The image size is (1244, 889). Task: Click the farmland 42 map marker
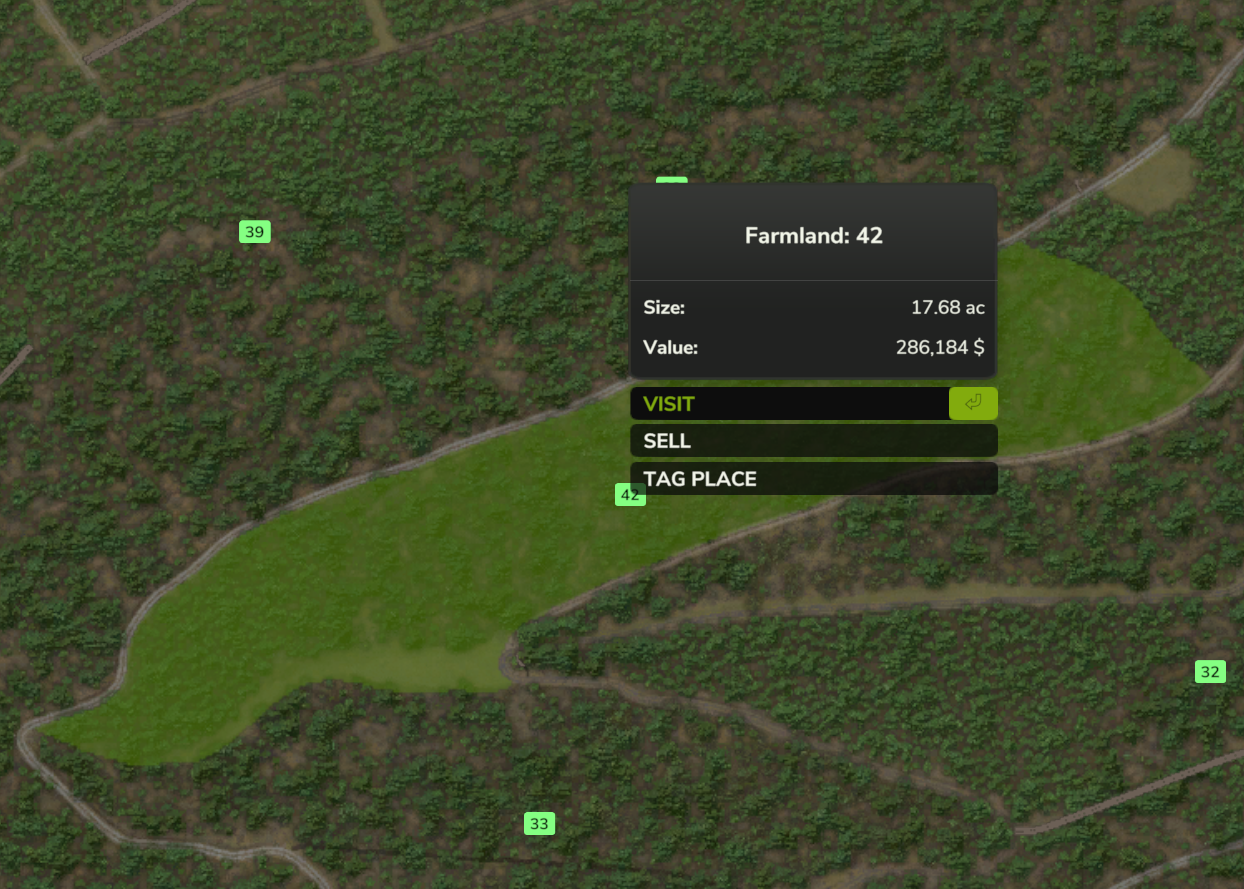(x=627, y=496)
